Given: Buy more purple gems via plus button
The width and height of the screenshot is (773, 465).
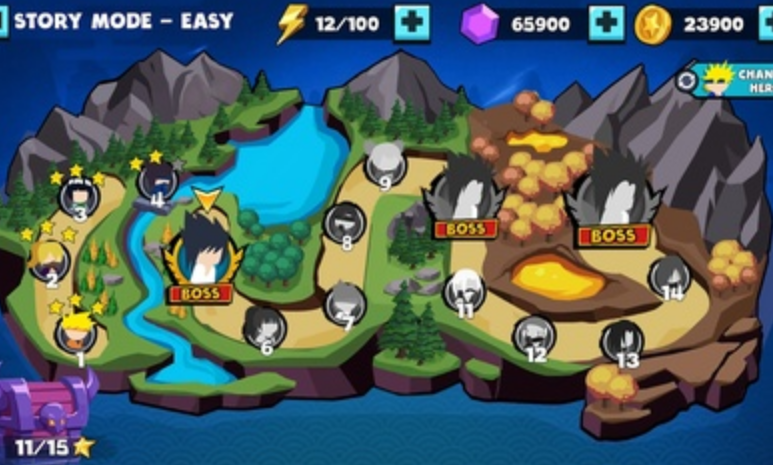Looking at the screenshot, I should [x=606, y=23].
